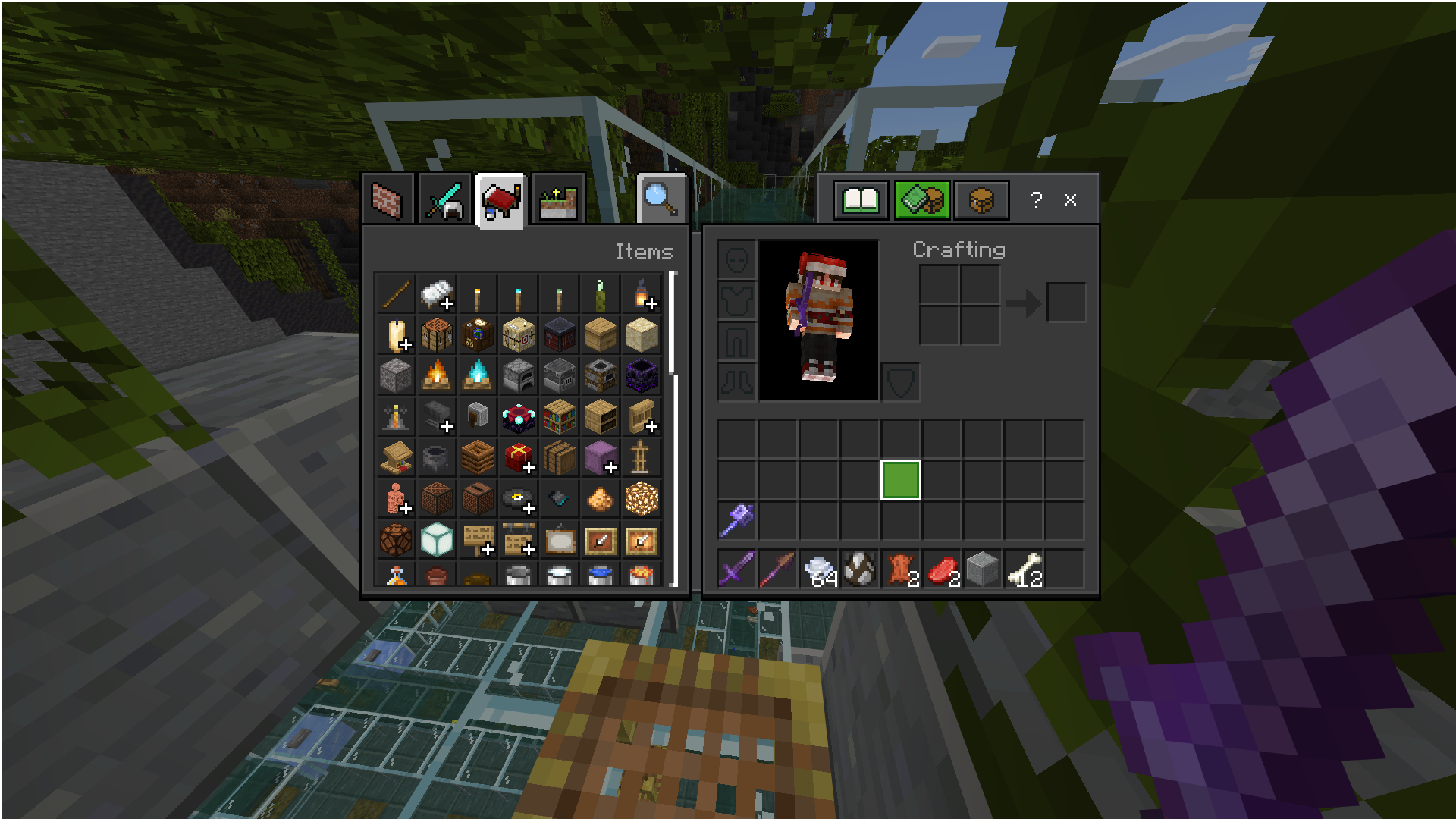
Task: Open the Construction tab with brick icon
Action: 389,199
